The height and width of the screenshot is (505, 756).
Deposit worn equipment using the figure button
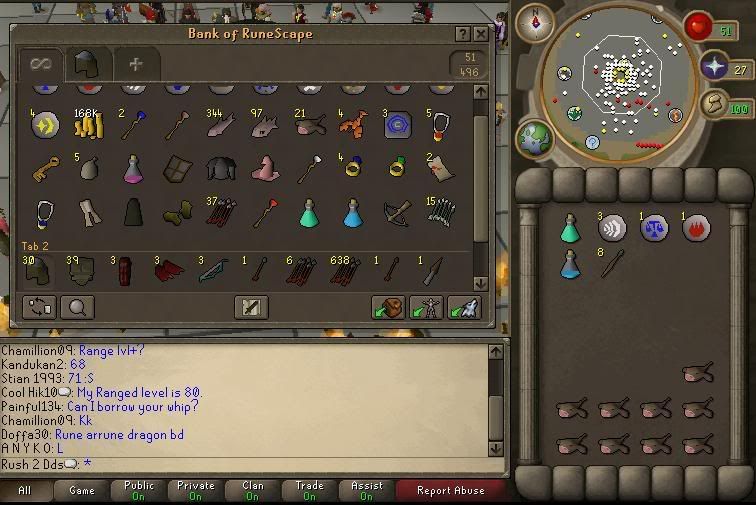pyautogui.click(x=426, y=307)
